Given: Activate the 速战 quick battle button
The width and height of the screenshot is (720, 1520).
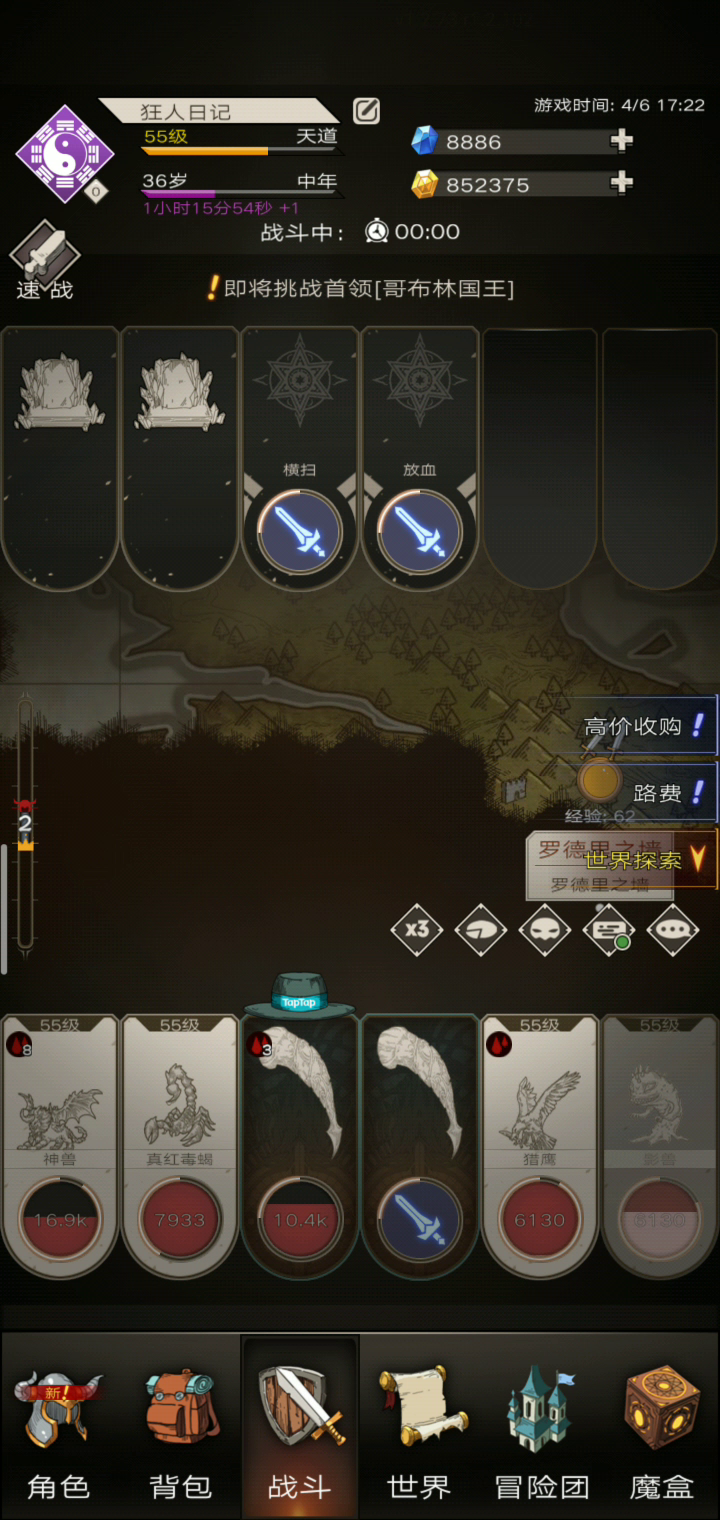Looking at the screenshot, I should point(45,262).
